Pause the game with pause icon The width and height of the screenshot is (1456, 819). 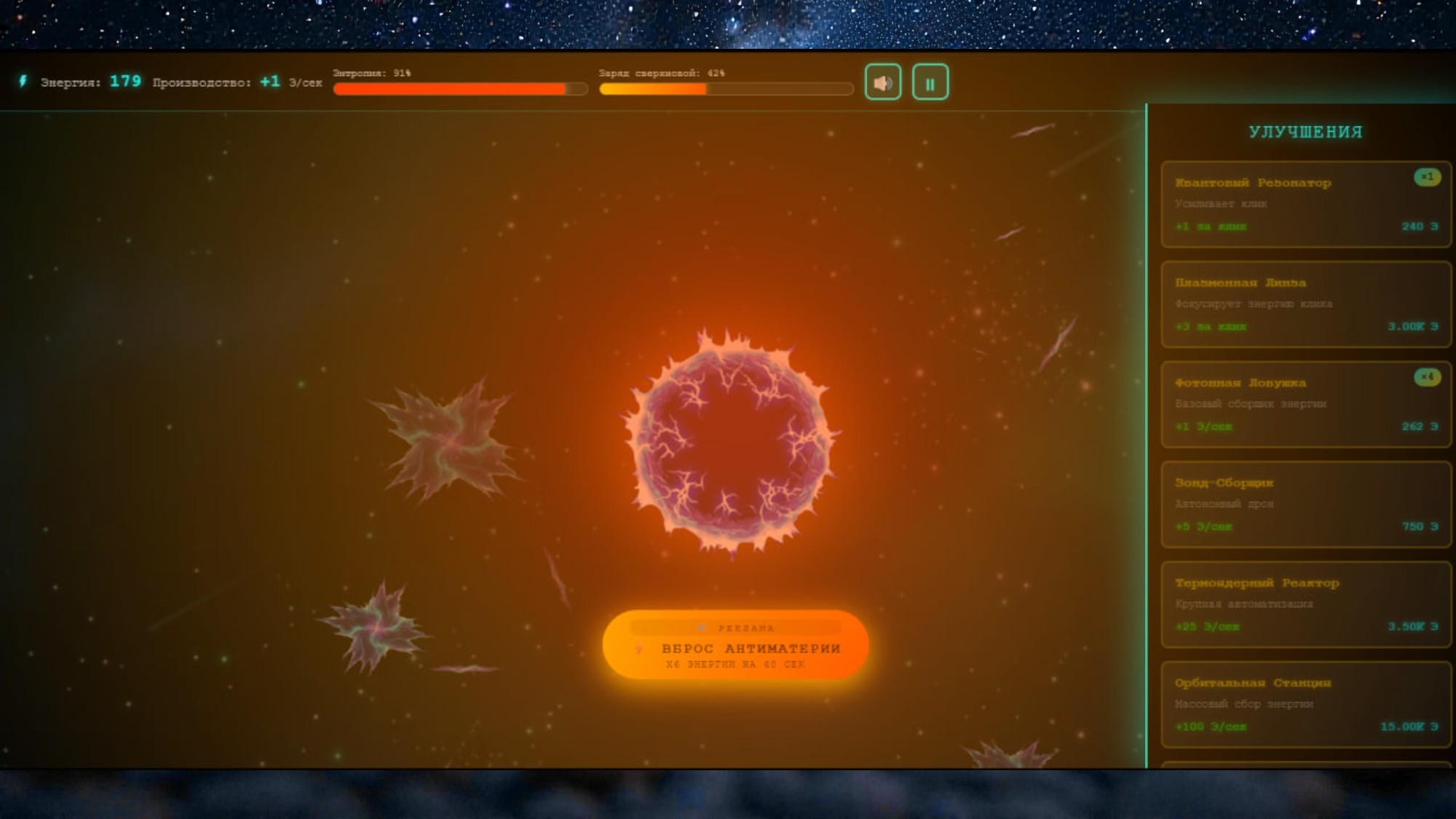click(x=930, y=82)
